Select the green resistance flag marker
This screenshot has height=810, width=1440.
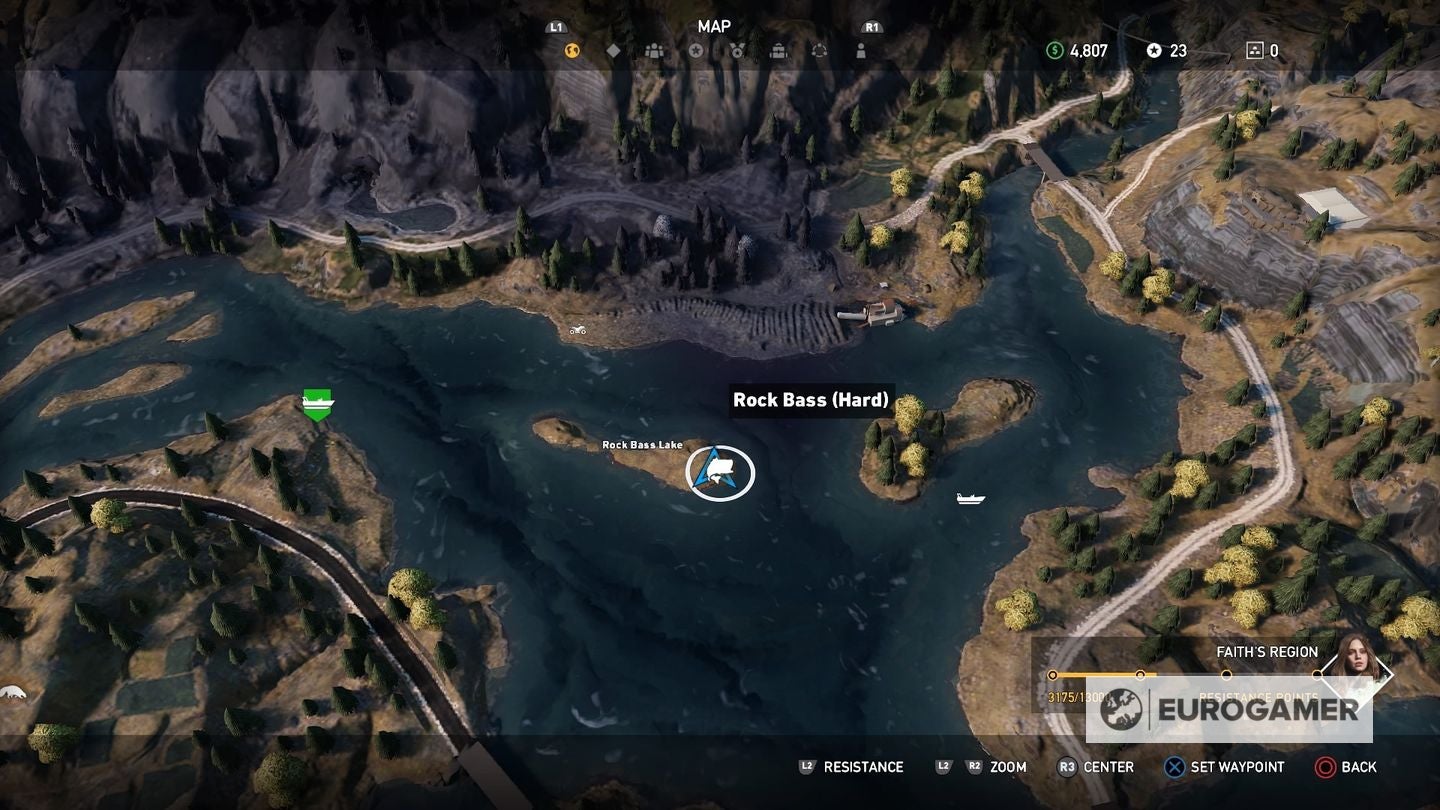click(x=317, y=402)
